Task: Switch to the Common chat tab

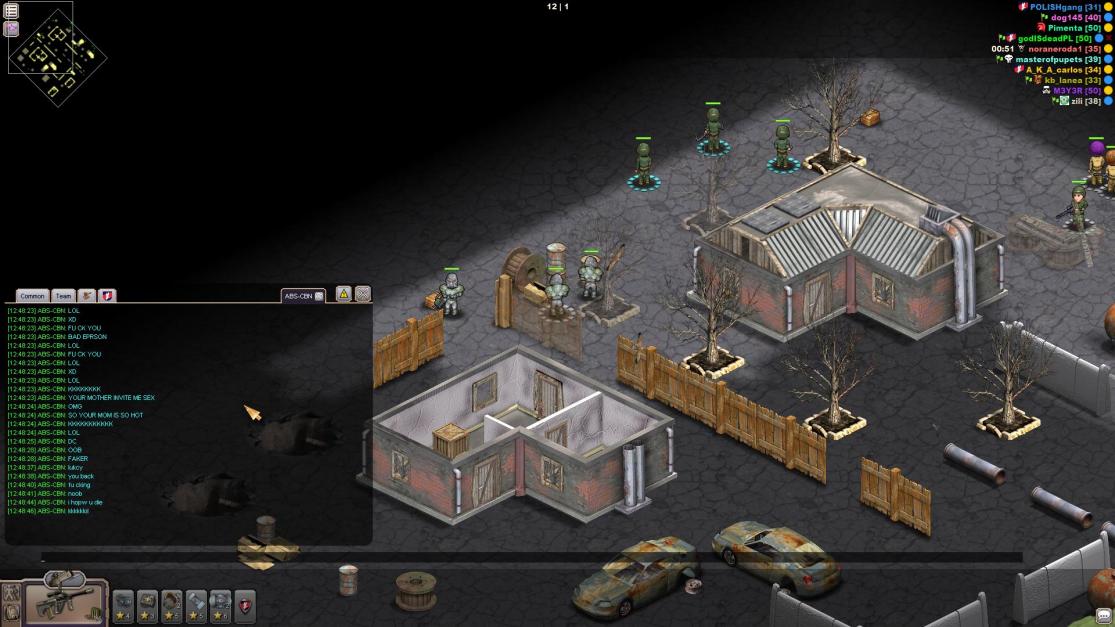Action: click(32, 296)
